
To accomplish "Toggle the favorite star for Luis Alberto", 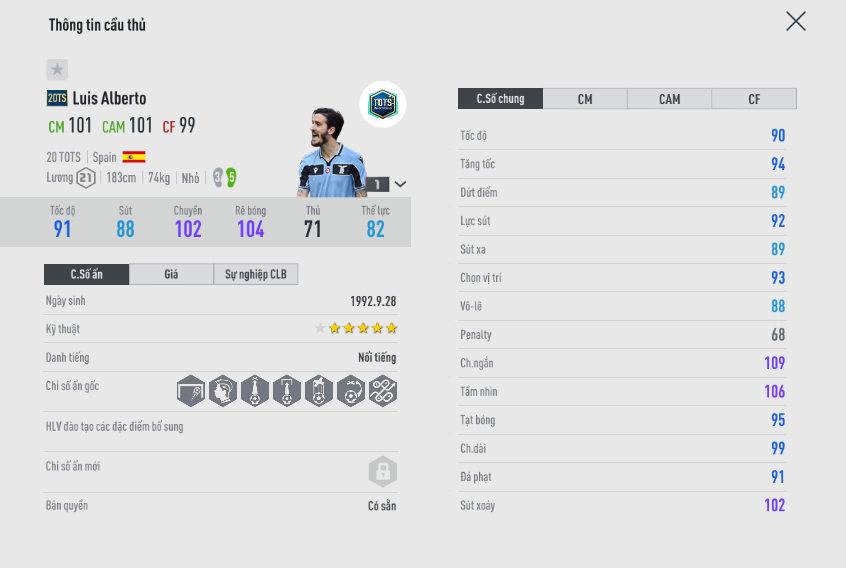I will point(57,70).
